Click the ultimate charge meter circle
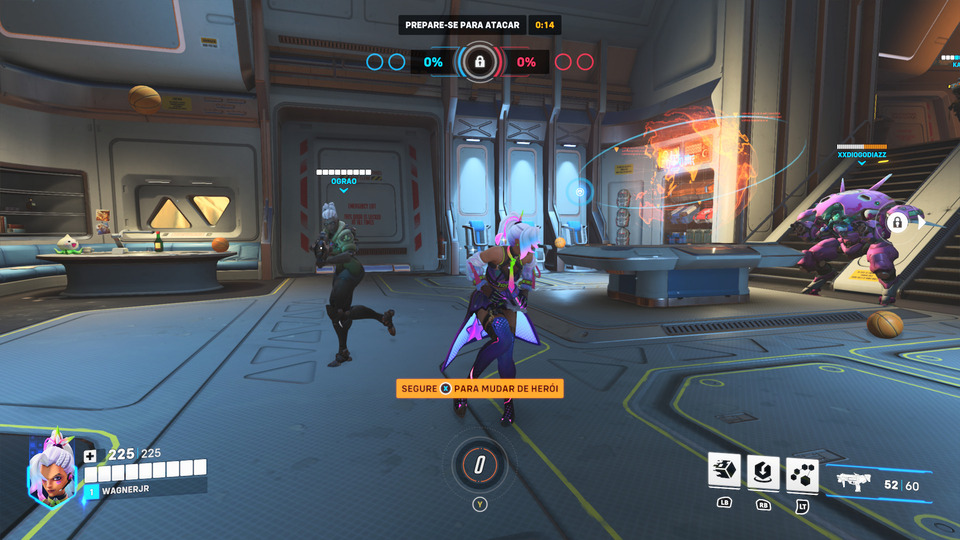960x540 pixels. (x=480, y=464)
